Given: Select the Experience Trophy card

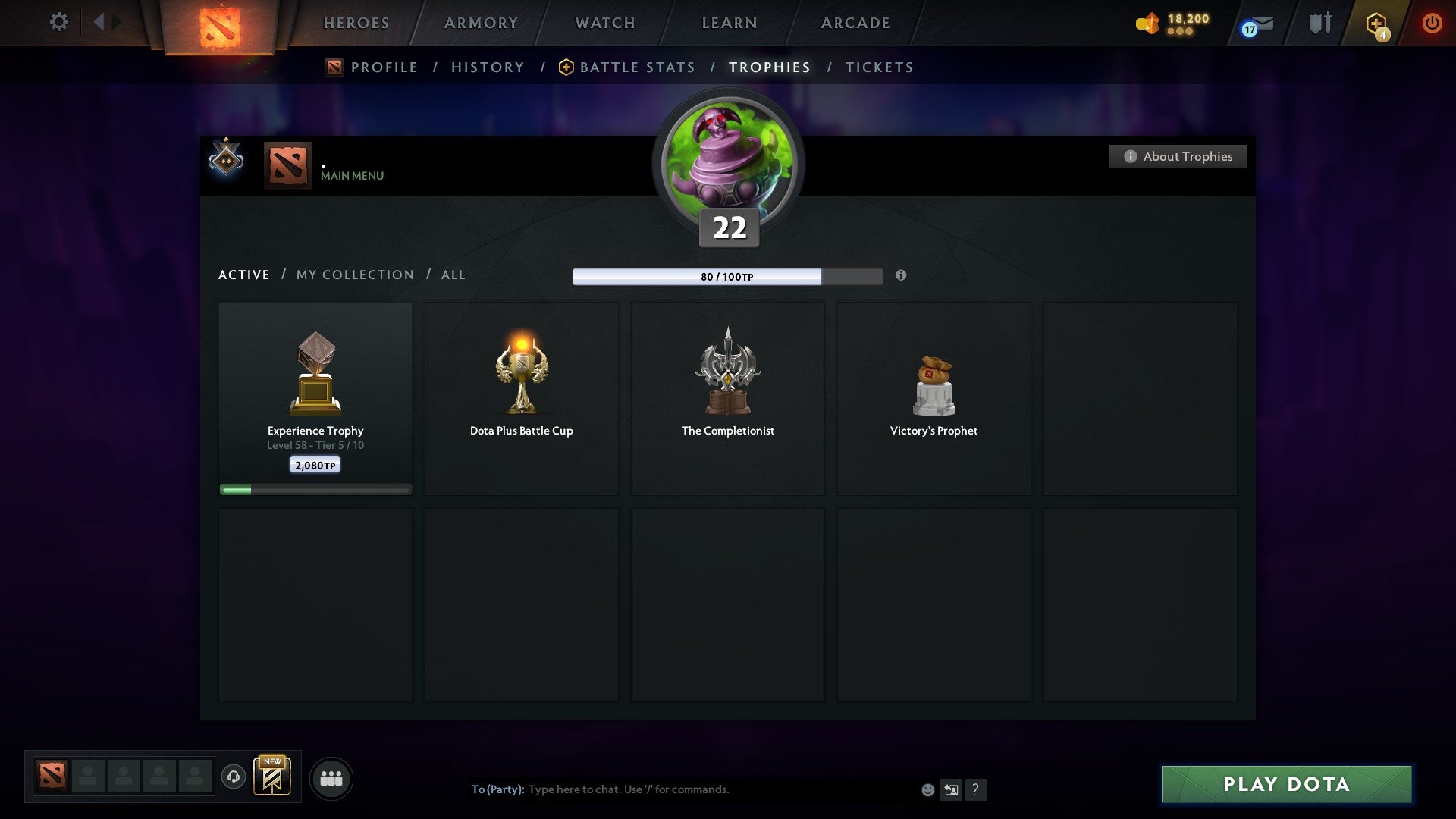Looking at the screenshot, I should coord(315,394).
